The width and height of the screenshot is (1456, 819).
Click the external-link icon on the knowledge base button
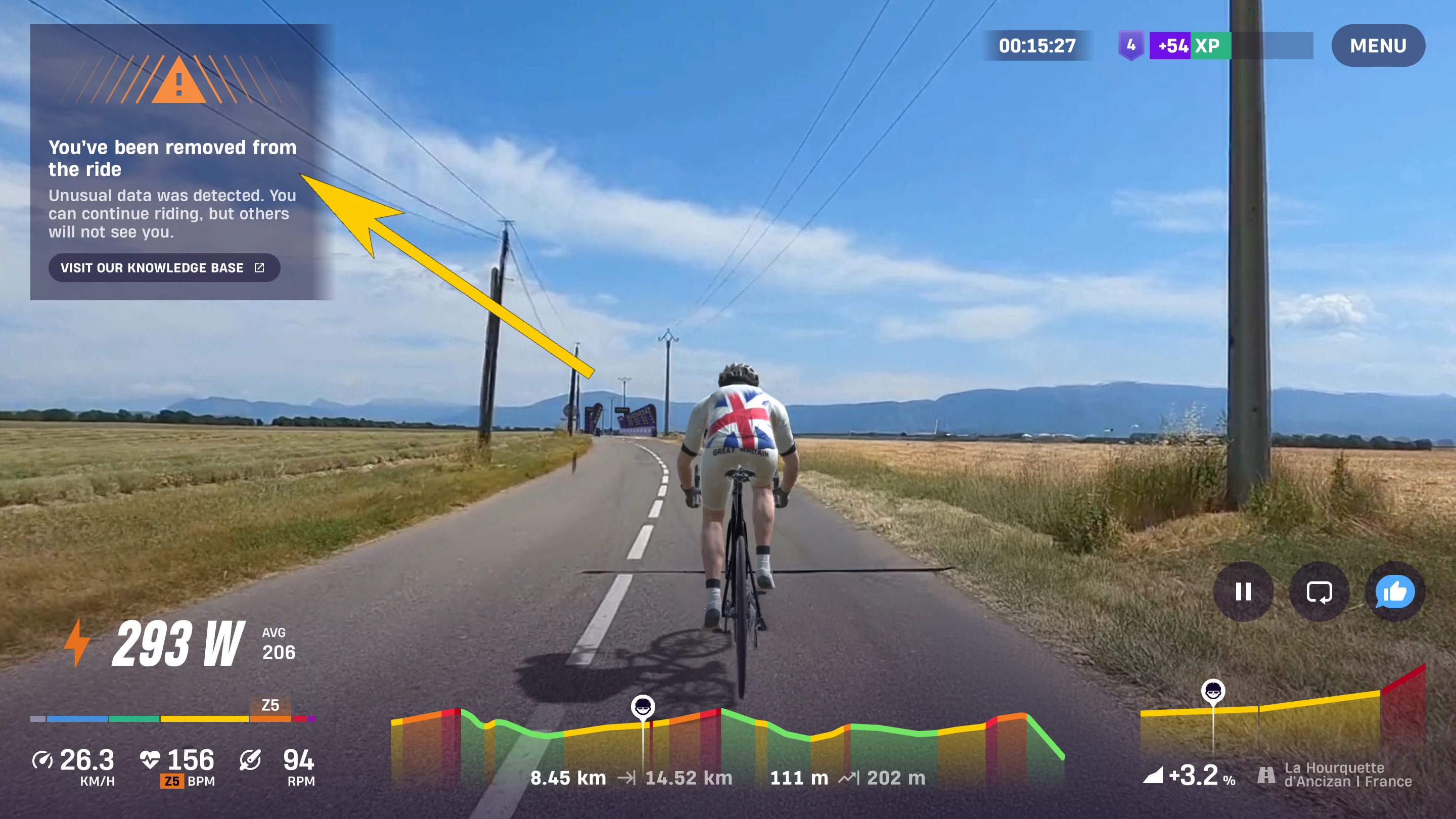click(259, 268)
